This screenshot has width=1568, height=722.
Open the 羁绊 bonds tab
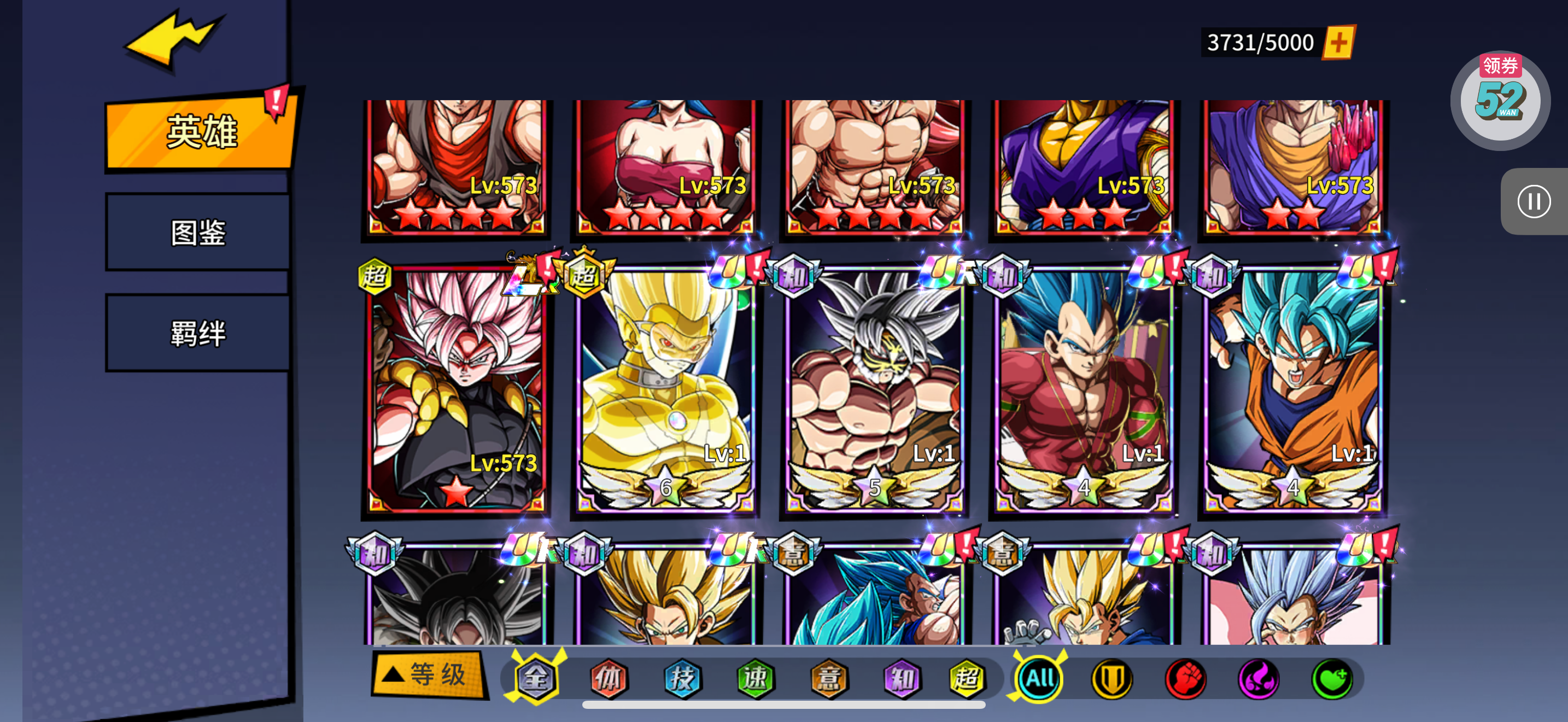pyautogui.click(x=198, y=333)
